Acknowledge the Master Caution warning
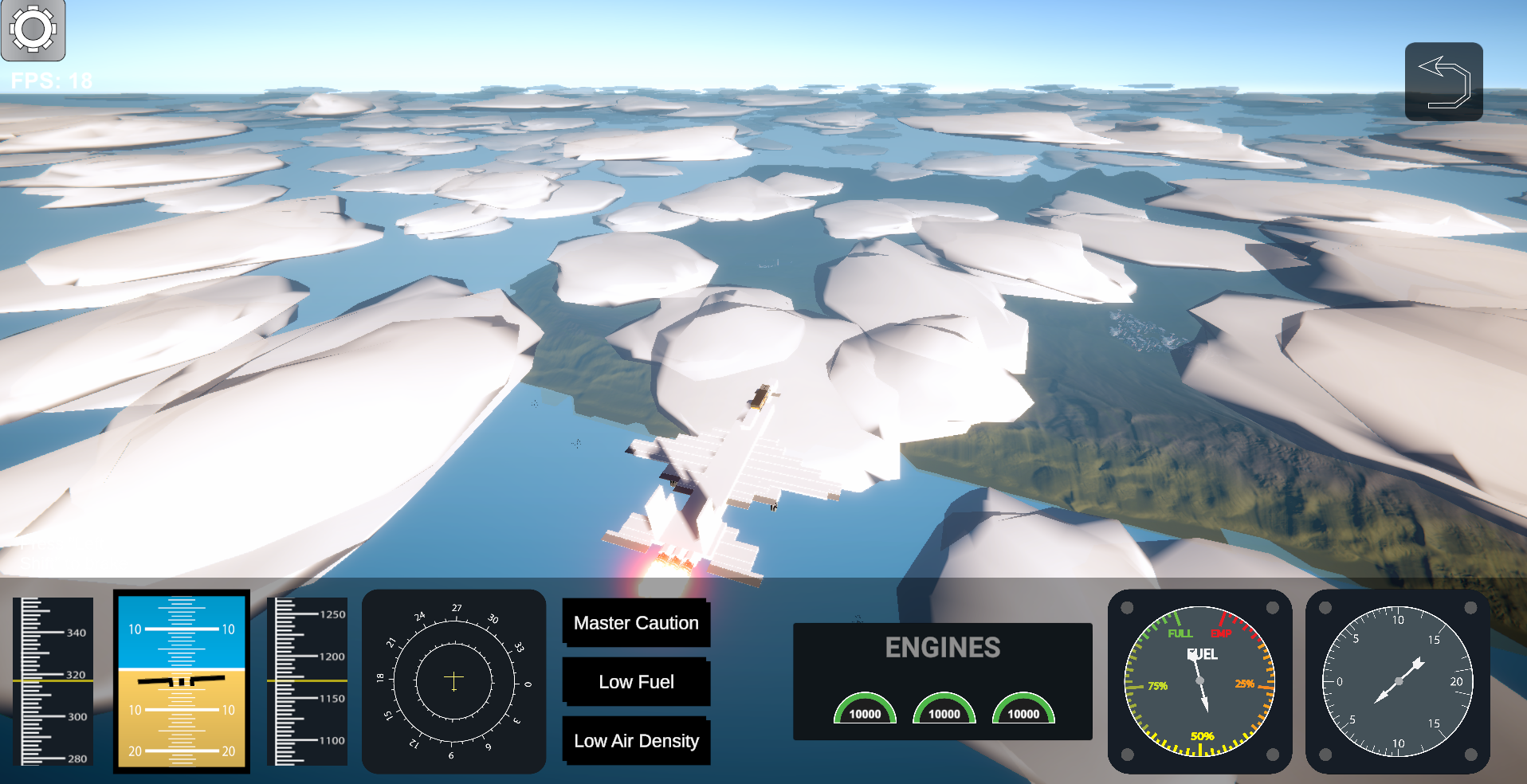The height and width of the screenshot is (784, 1527). [x=636, y=623]
